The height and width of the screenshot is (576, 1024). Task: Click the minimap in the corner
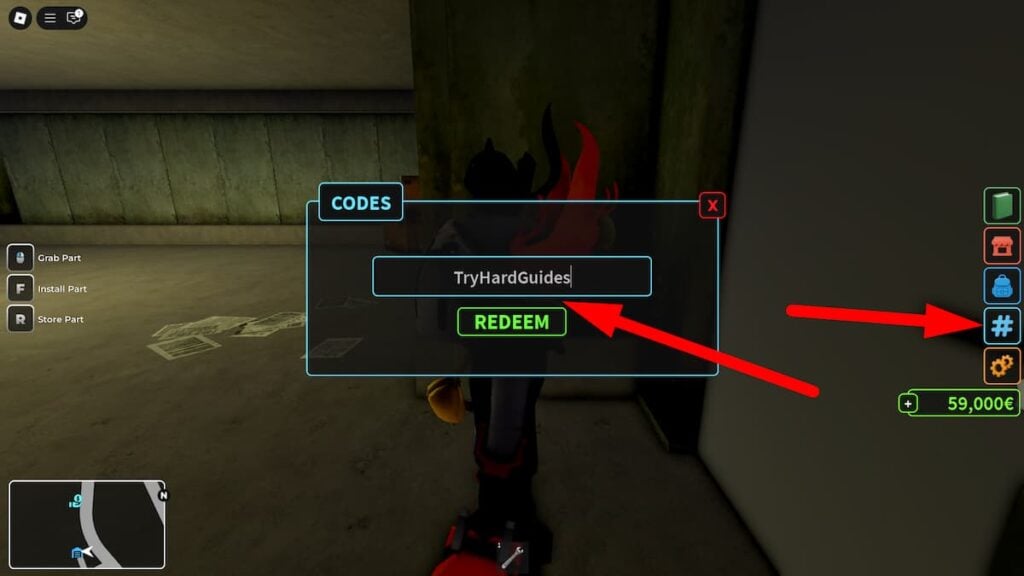coord(88,525)
